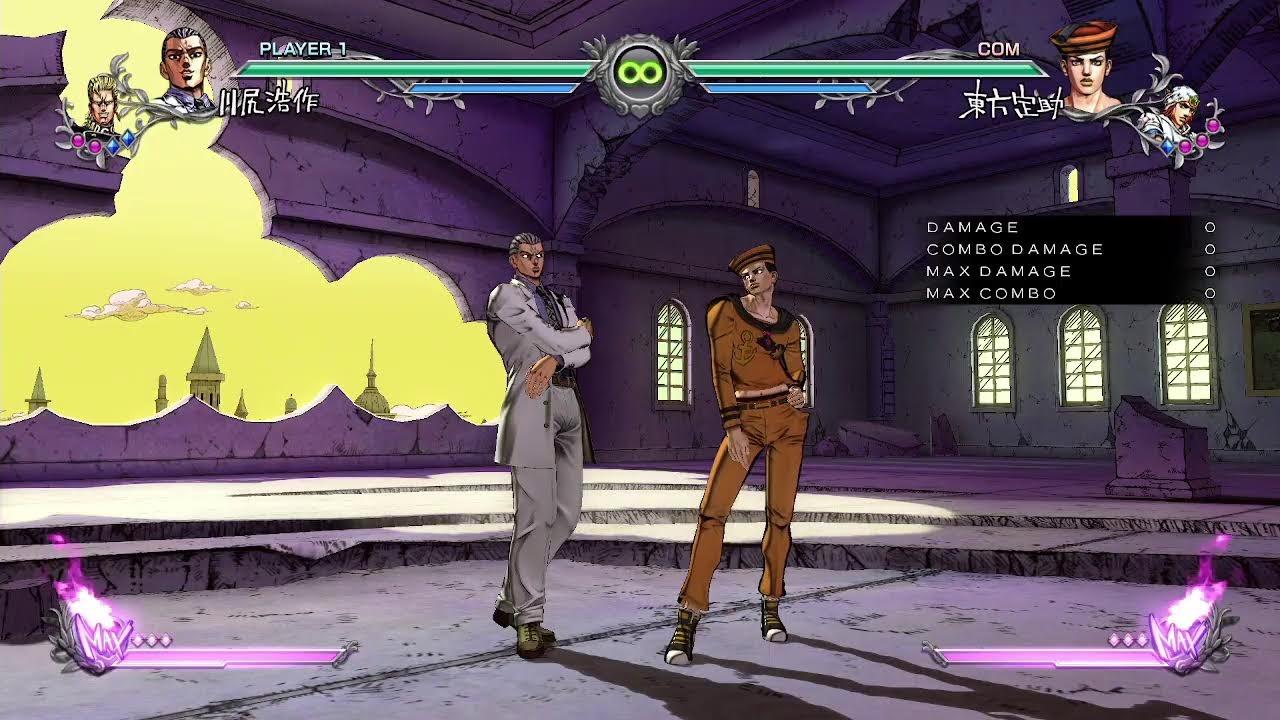Toggle a pink pip under Kosaku's portrait
Screen dimensions: 1280x720
(x=78, y=141)
